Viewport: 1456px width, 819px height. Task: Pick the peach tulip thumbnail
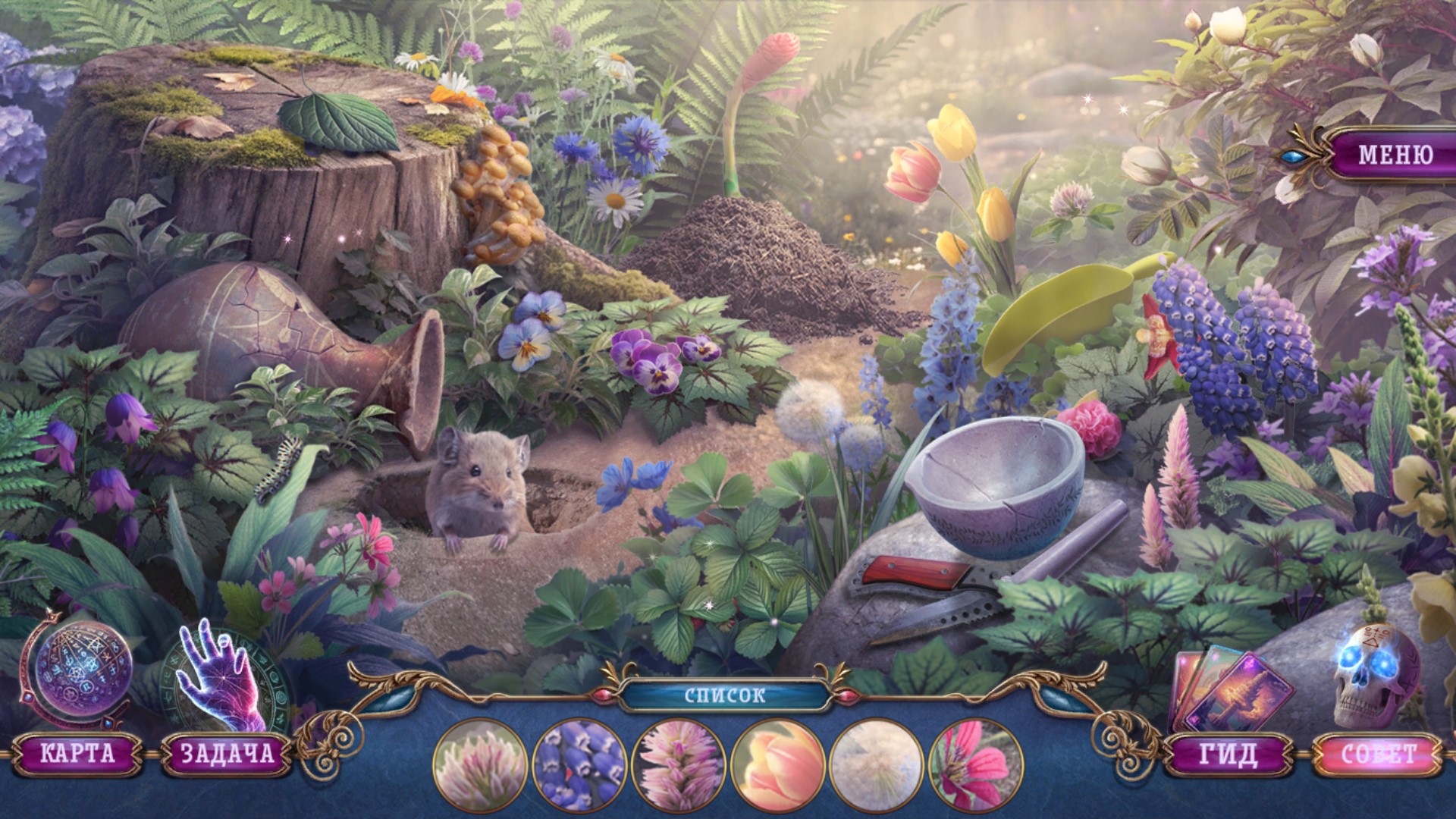pyautogui.click(x=778, y=764)
